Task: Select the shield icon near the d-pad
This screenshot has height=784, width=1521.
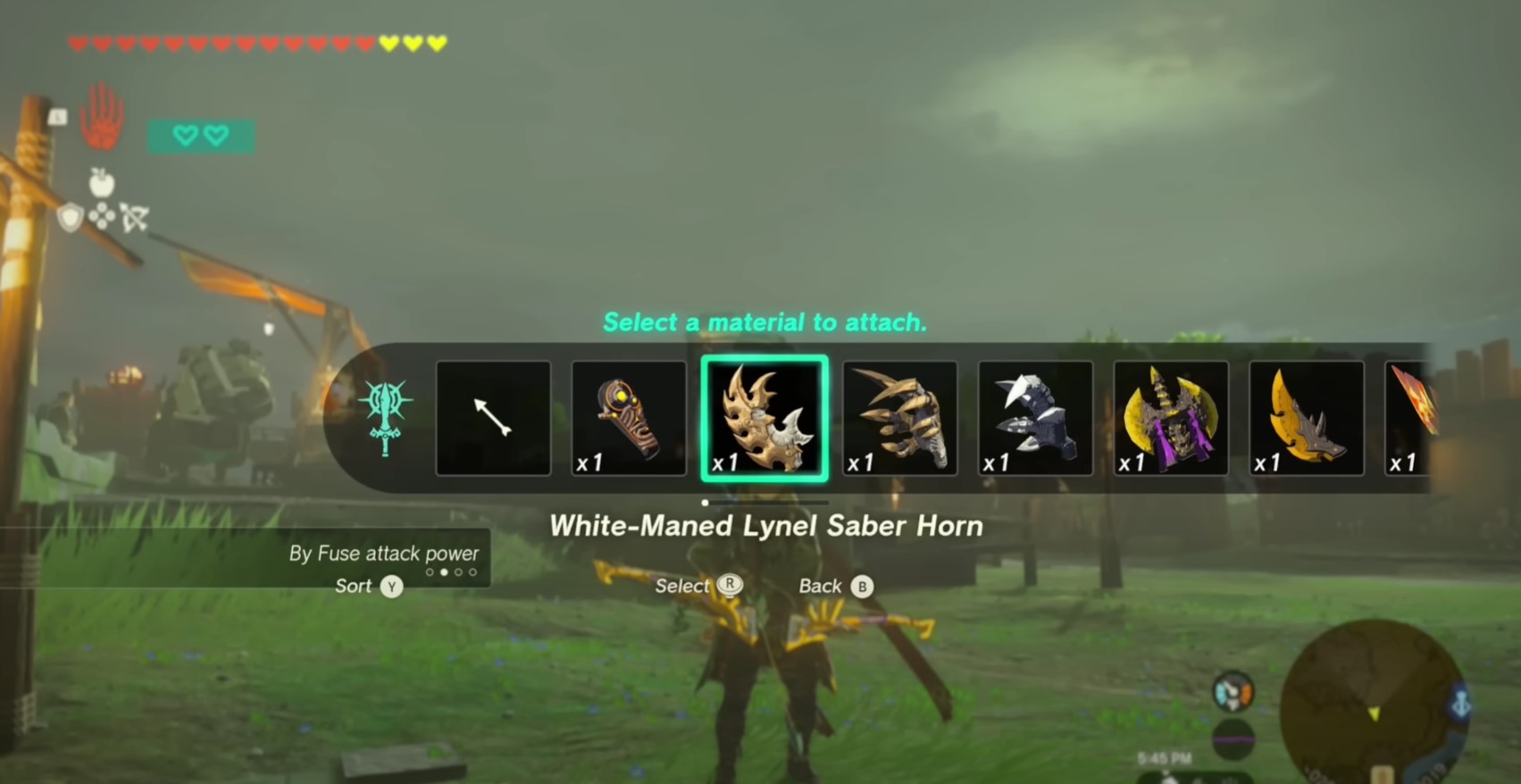Action: coord(71,218)
